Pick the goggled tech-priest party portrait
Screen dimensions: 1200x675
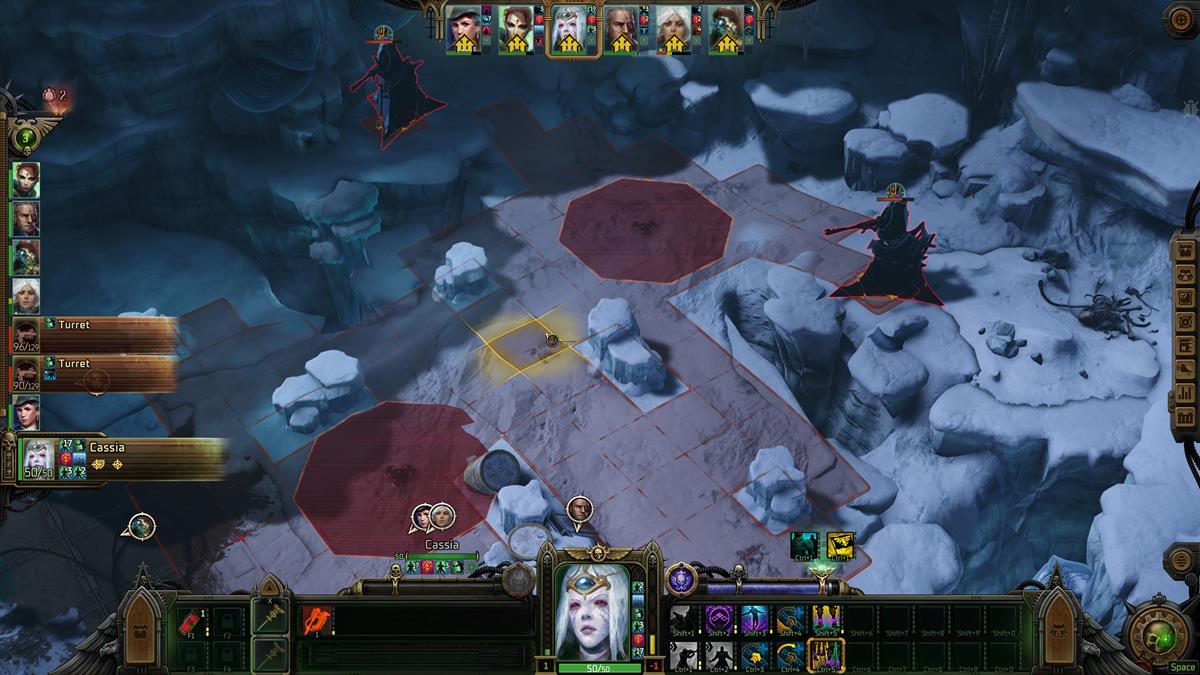(725, 30)
